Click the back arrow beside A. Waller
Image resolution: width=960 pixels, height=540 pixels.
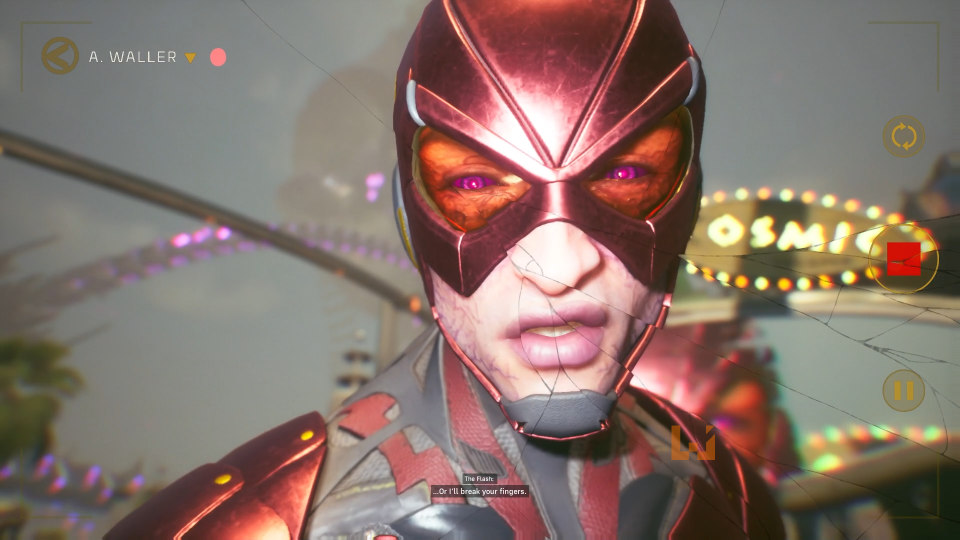click(x=60, y=56)
